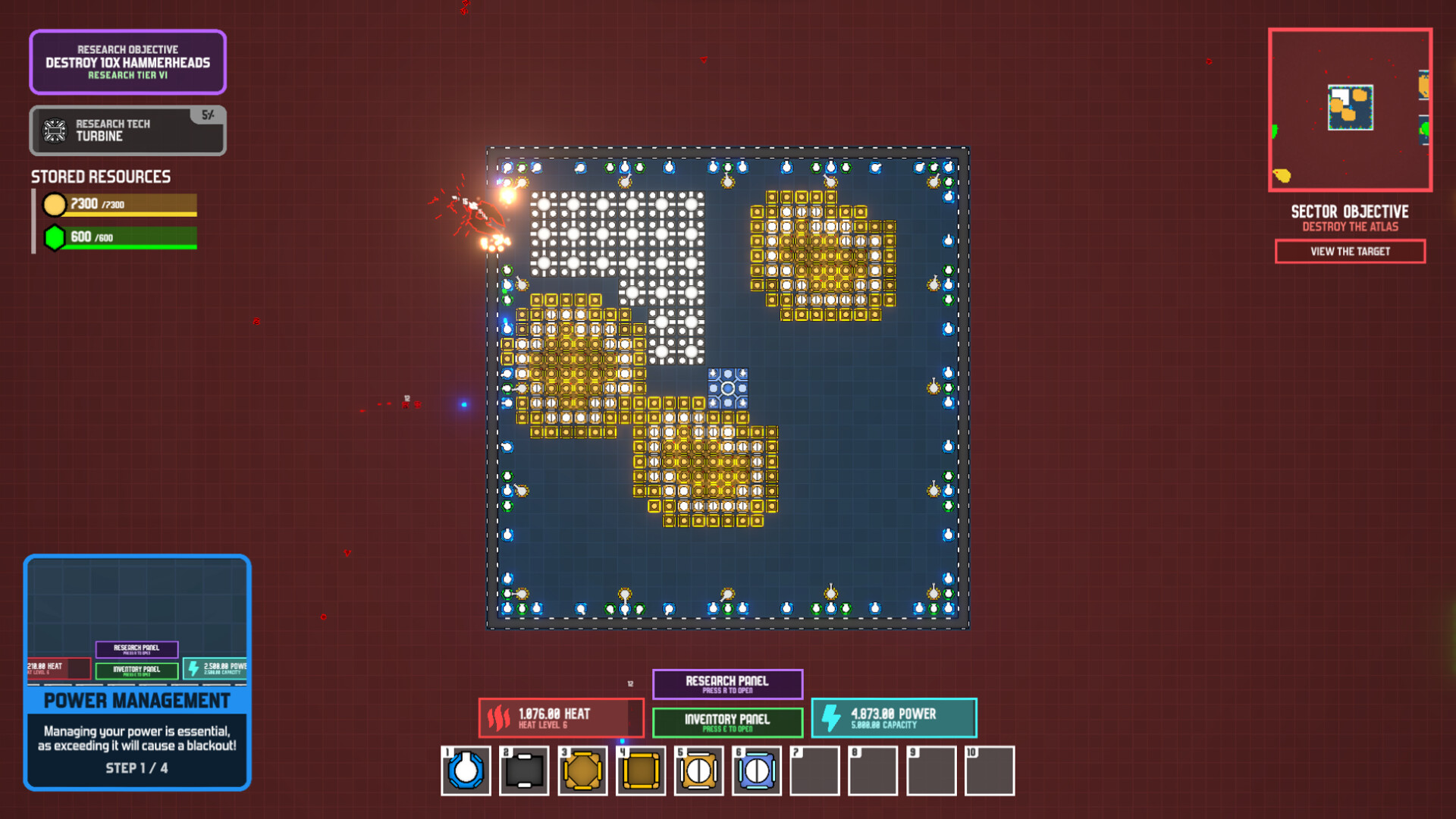
Task: Open the Inventory Panel
Action: tap(726, 722)
